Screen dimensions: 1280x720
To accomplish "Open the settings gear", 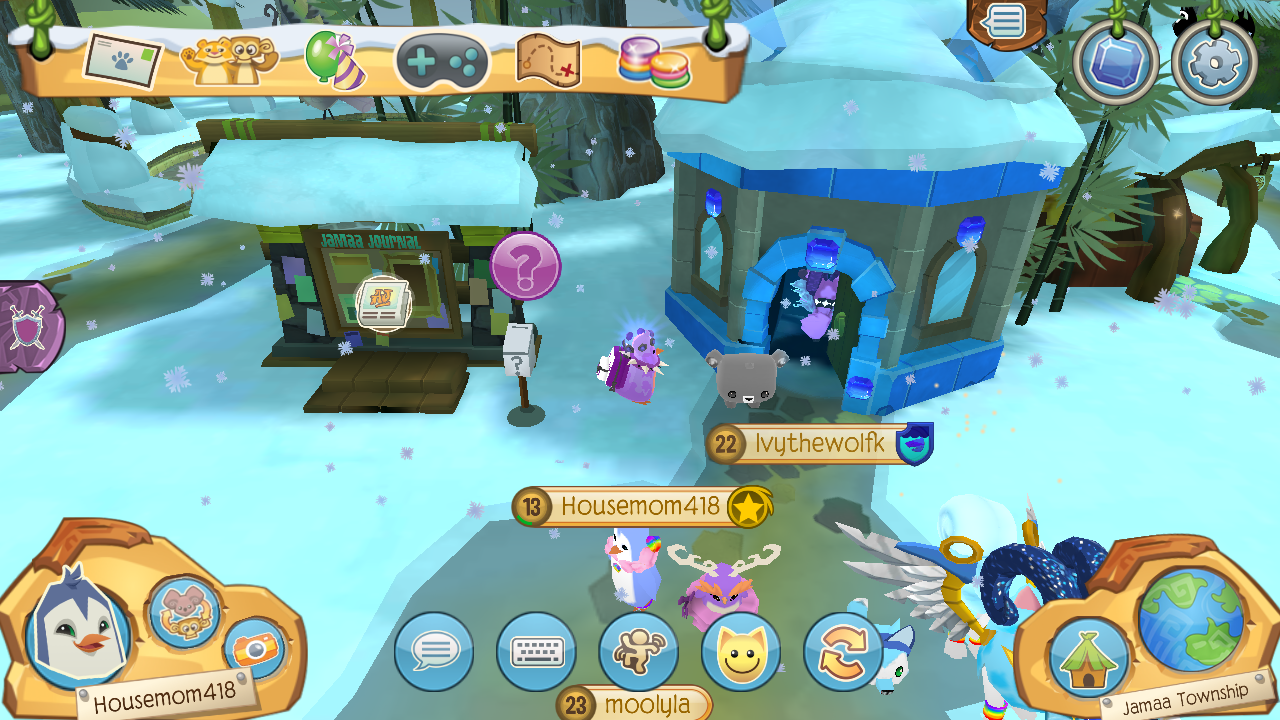I will click(x=1214, y=60).
